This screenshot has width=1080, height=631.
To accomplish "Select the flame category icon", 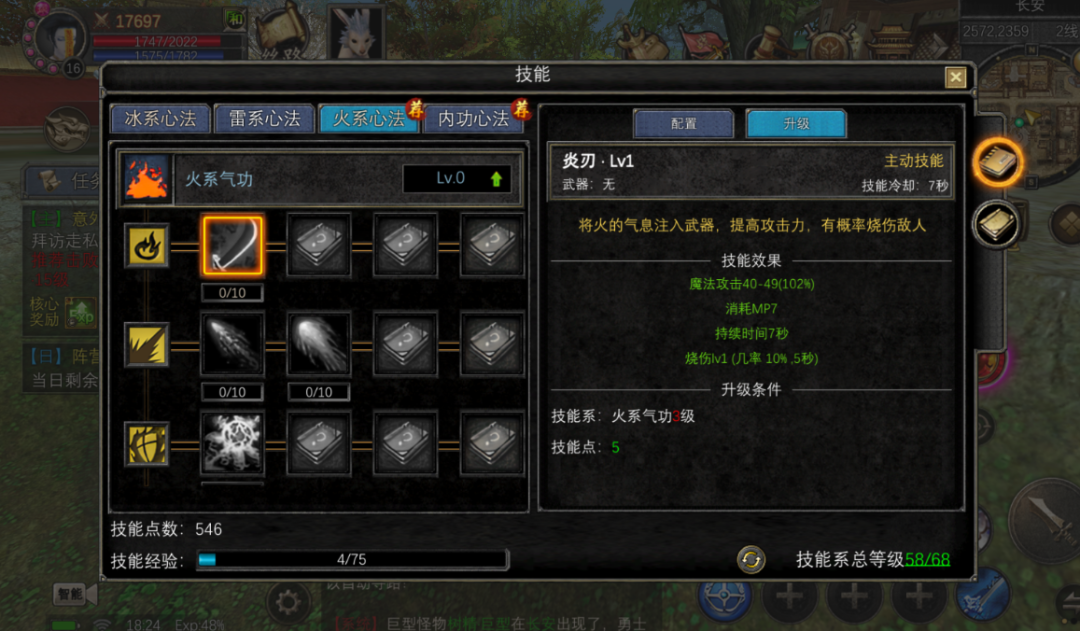I will [146, 245].
